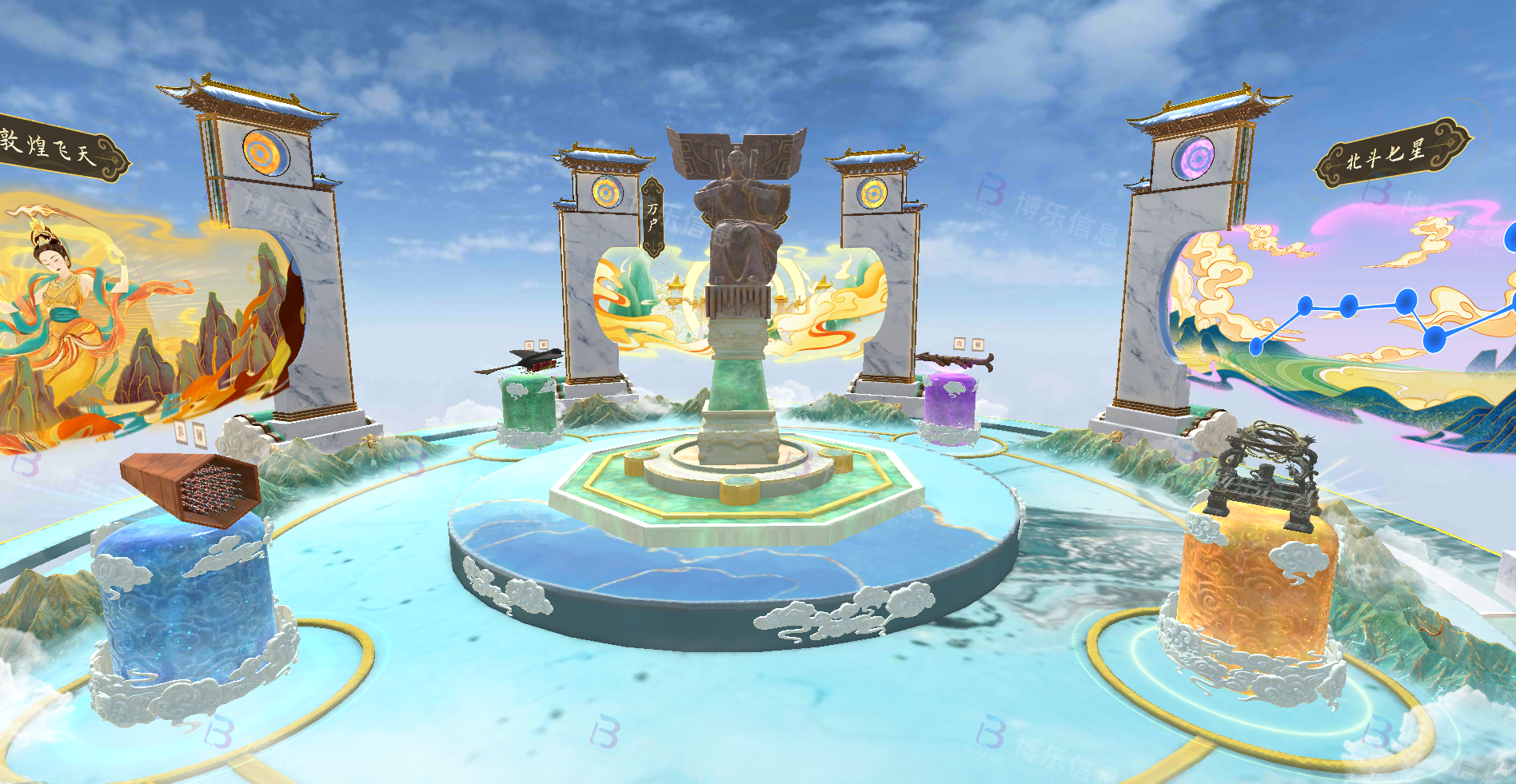Image resolution: width=1516 pixels, height=784 pixels.
Task: Activate the 解 tag above the arrow launcher box
Action: 200,436
